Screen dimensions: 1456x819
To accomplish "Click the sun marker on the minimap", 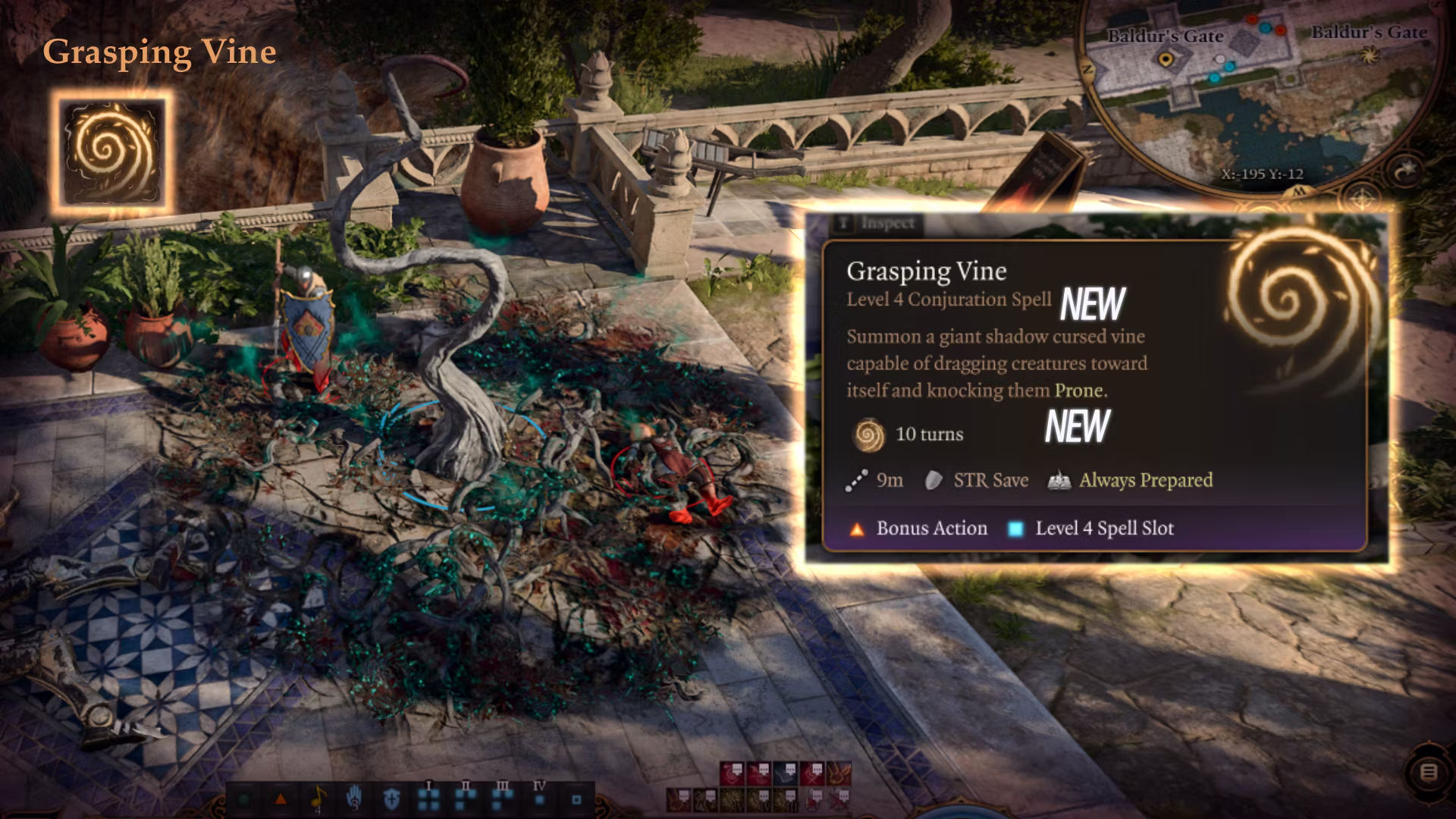I will (x=1369, y=55).
